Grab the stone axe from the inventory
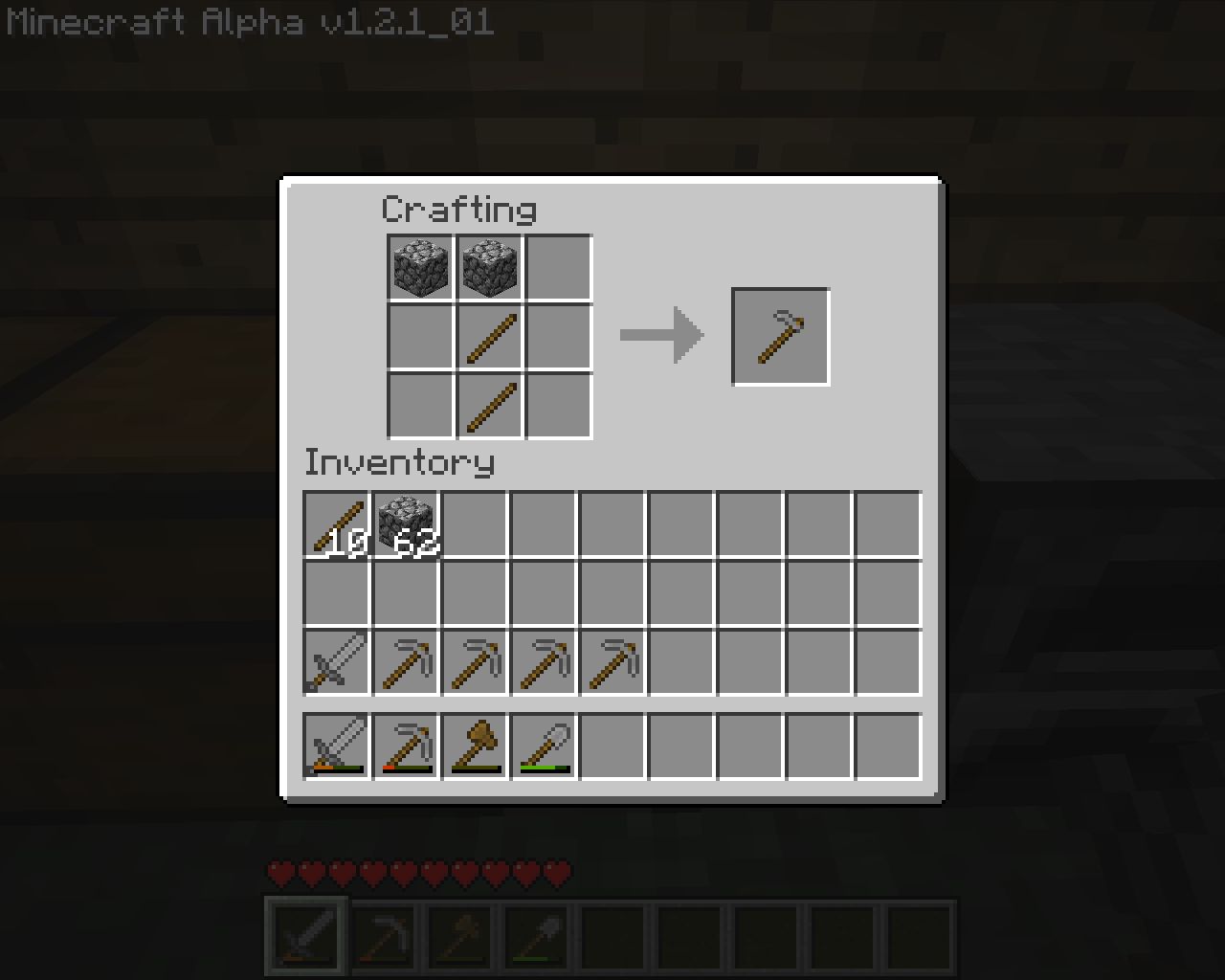The image size is (1225, 980). tap(475, 746)
